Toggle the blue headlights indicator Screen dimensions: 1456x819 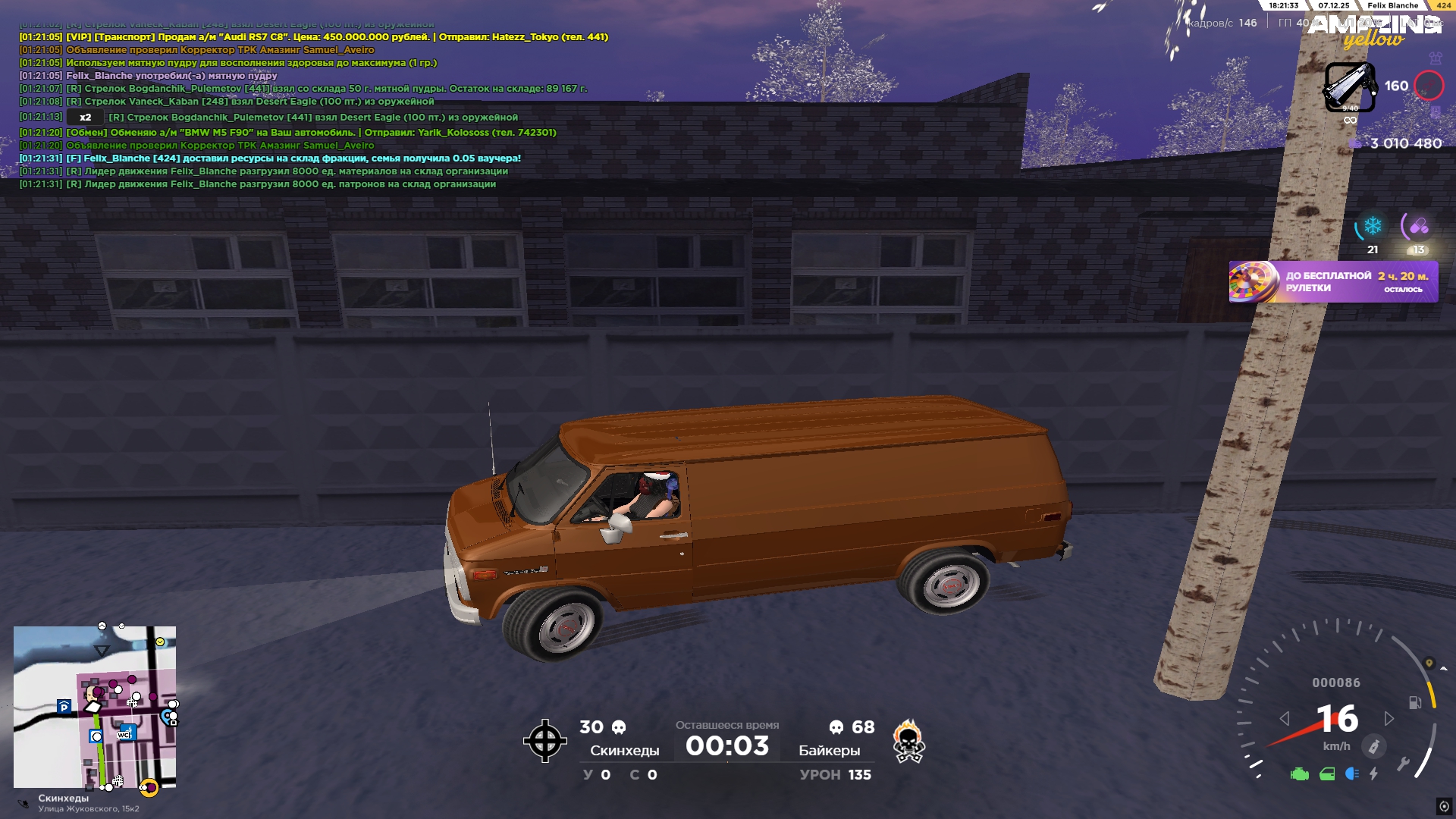tap(1351, 773)
